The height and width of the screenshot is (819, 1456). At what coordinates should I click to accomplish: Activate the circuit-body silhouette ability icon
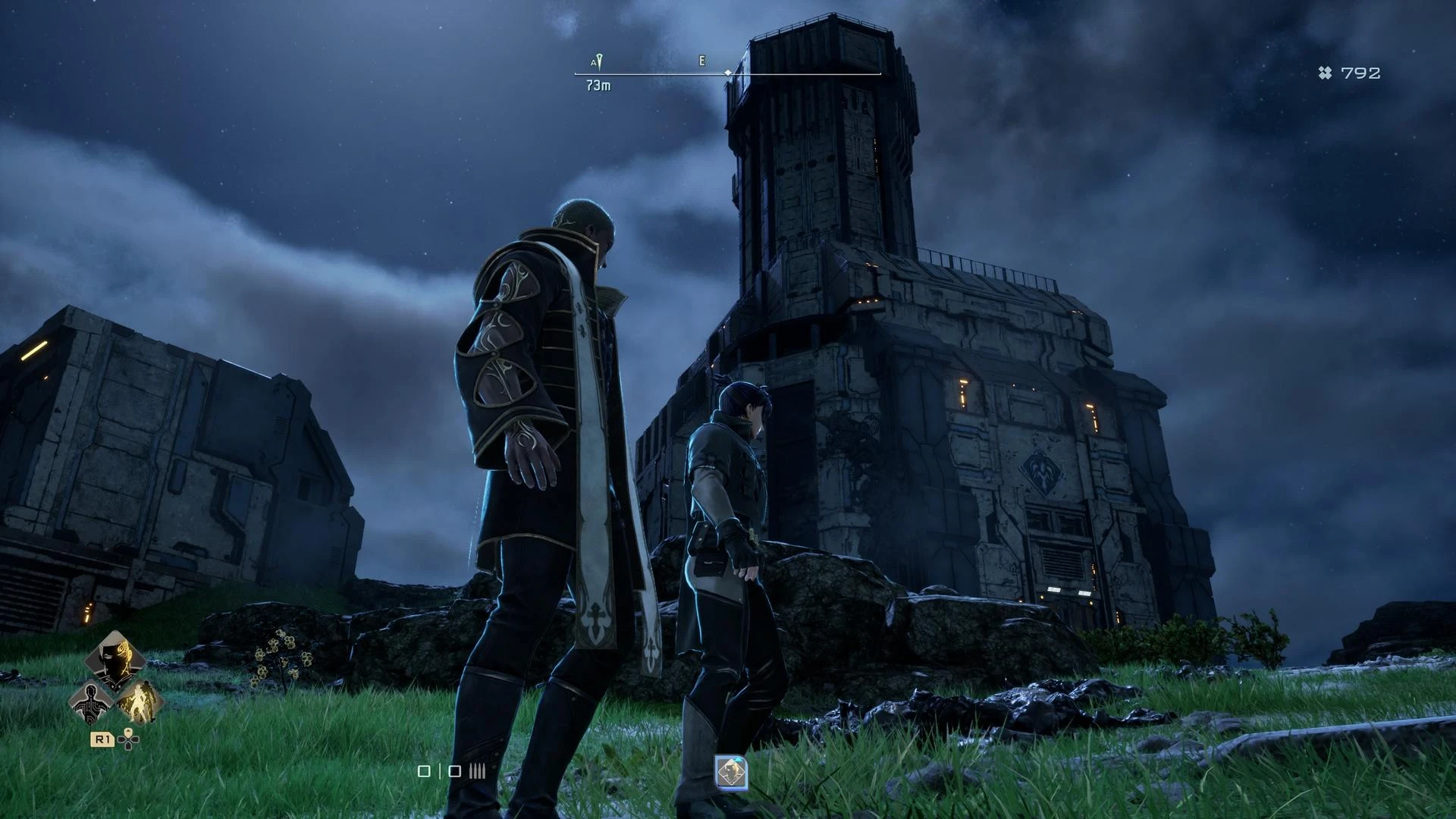(x=90, y=701)
